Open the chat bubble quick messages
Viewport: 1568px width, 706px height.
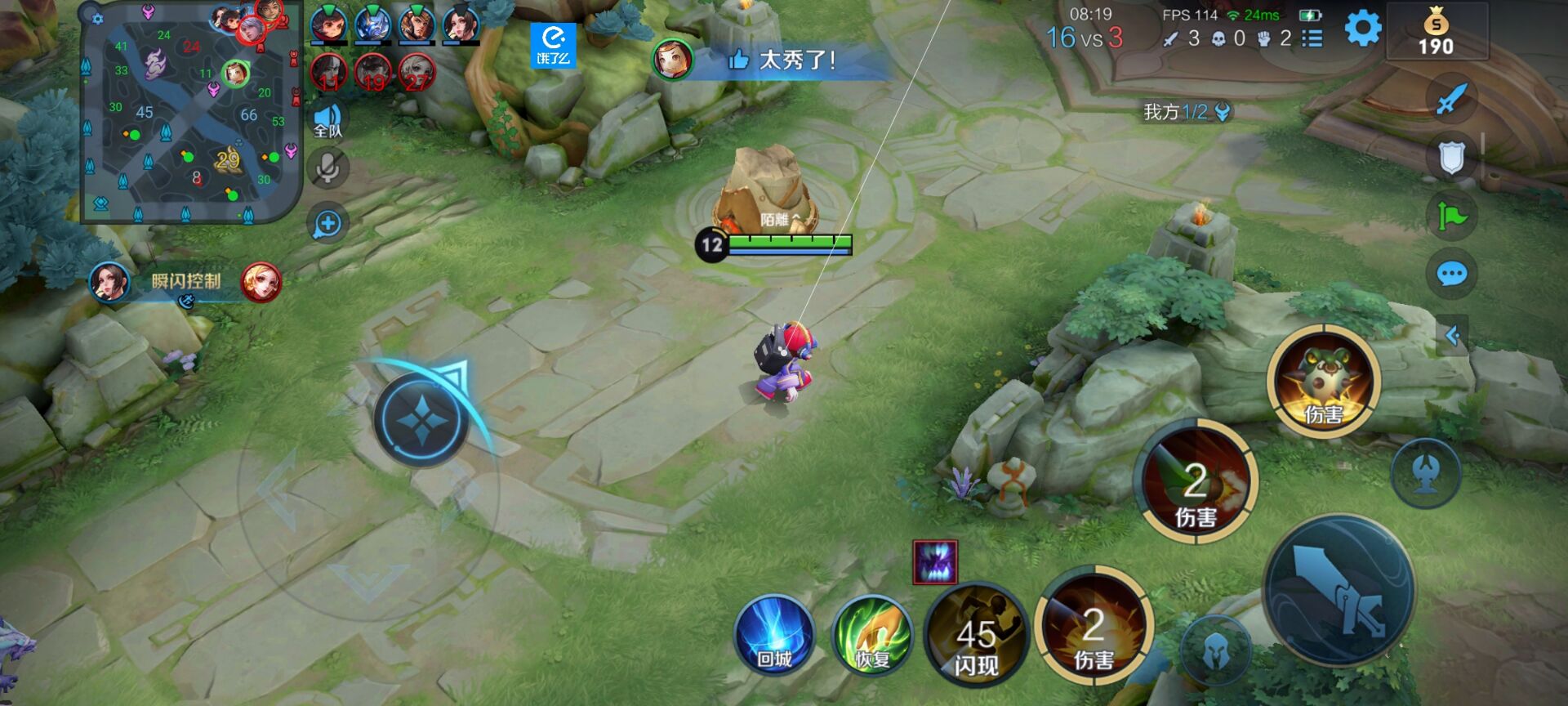click(1451, 274)
